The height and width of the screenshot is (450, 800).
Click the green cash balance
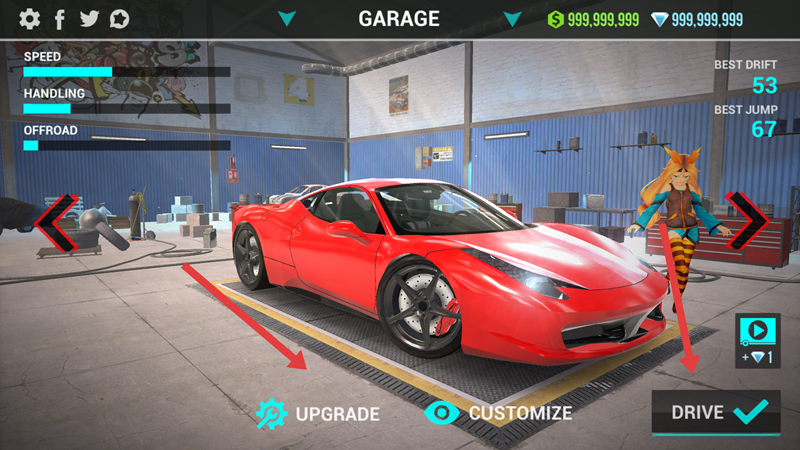click(593, 19)
